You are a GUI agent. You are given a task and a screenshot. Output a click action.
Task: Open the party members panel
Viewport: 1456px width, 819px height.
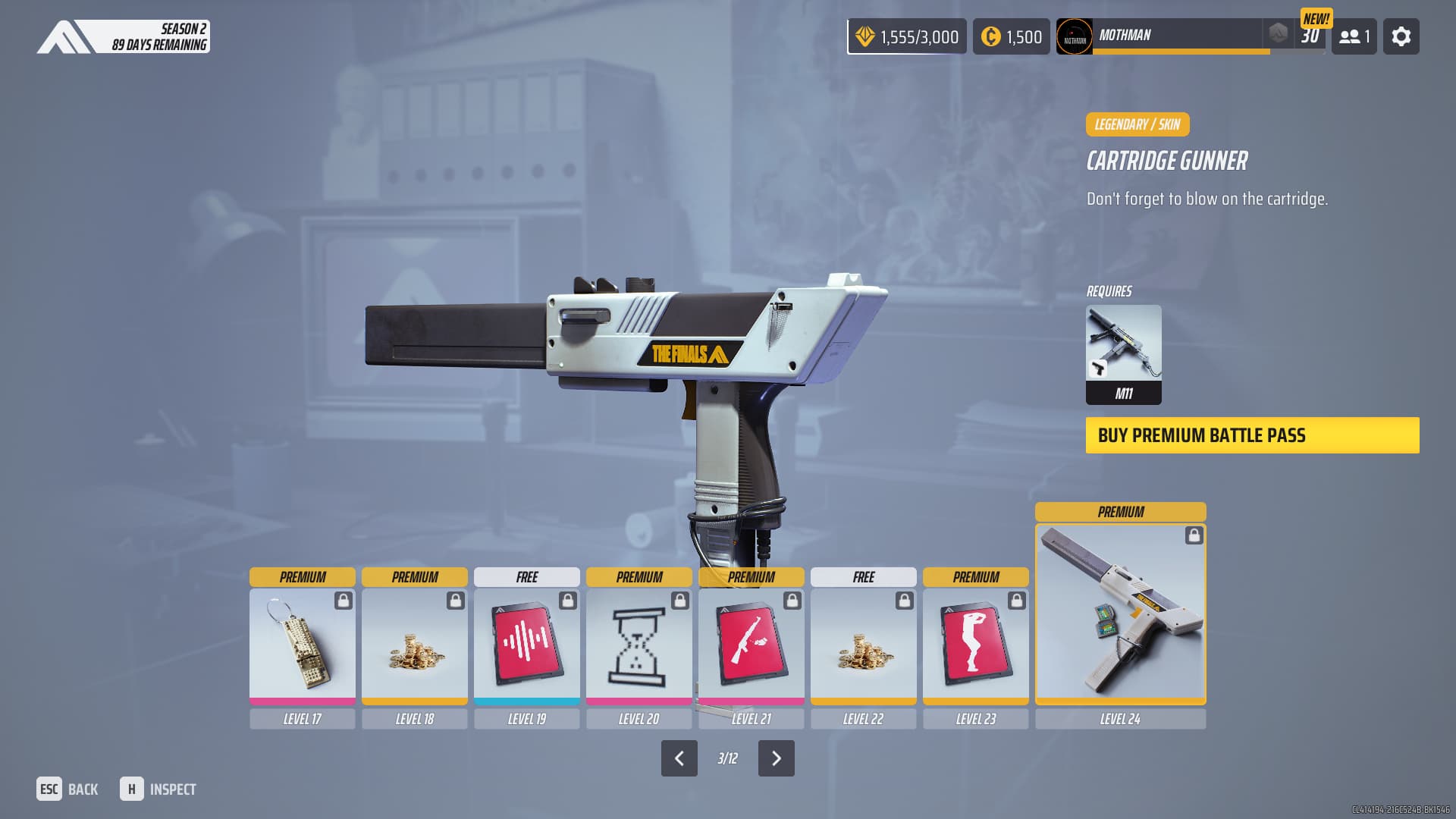click(1354, 36)
